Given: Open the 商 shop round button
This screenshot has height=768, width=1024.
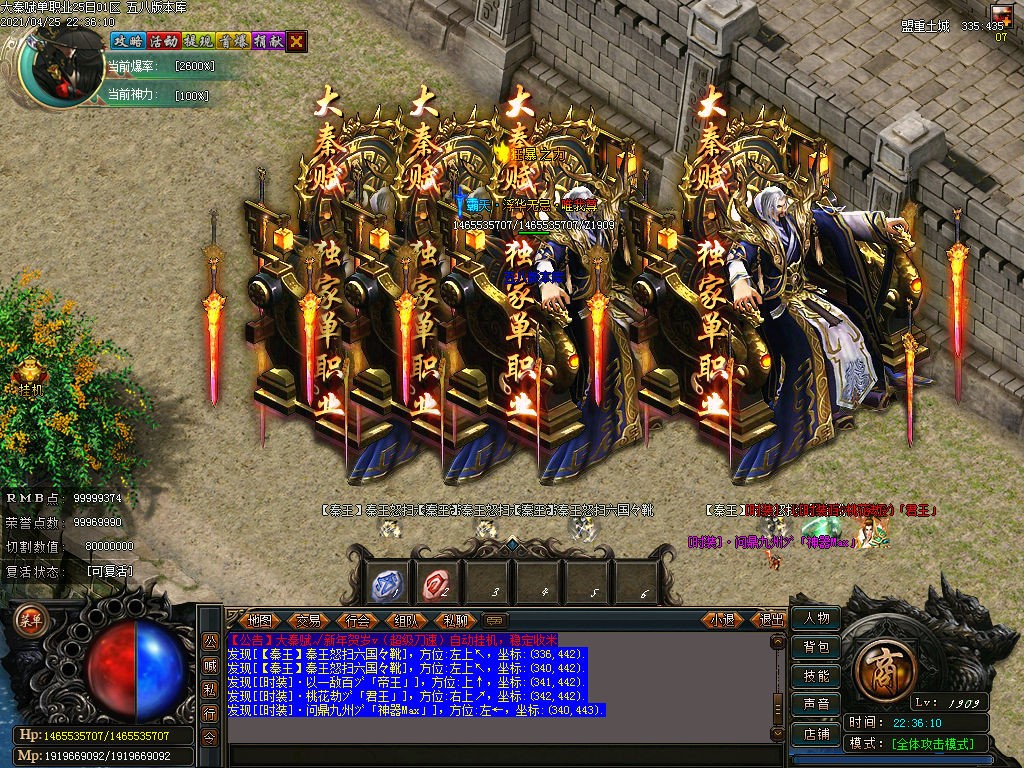Looking at the screenshot, I should point(883,662).
